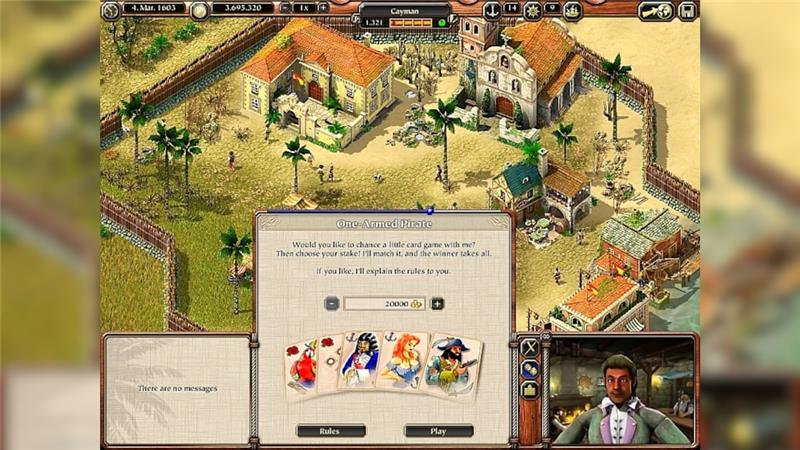800x450 pixels.
Task: Increase the stake with the plus button
Action: coord(437,304)
